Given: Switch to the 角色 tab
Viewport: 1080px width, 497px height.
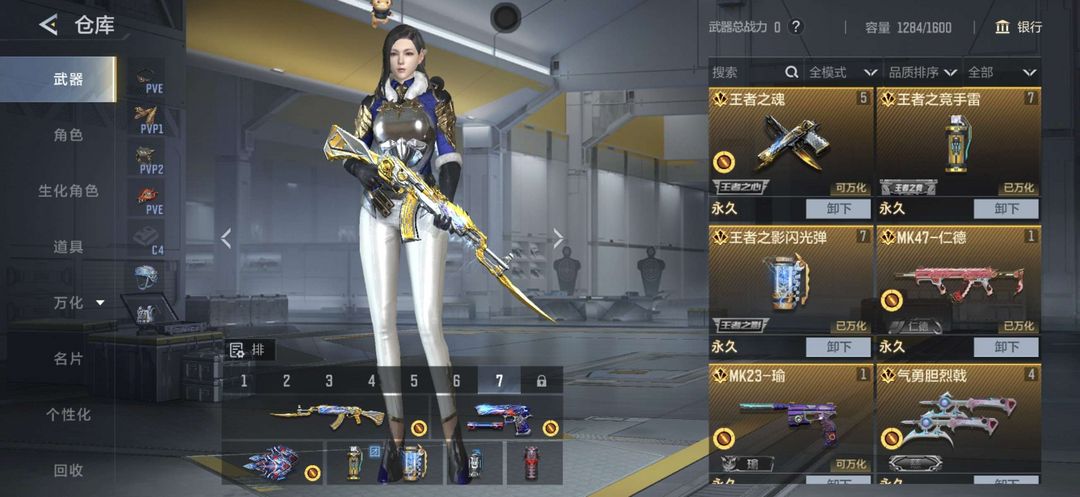Looking at the screenshot, I should pos(68,135).
